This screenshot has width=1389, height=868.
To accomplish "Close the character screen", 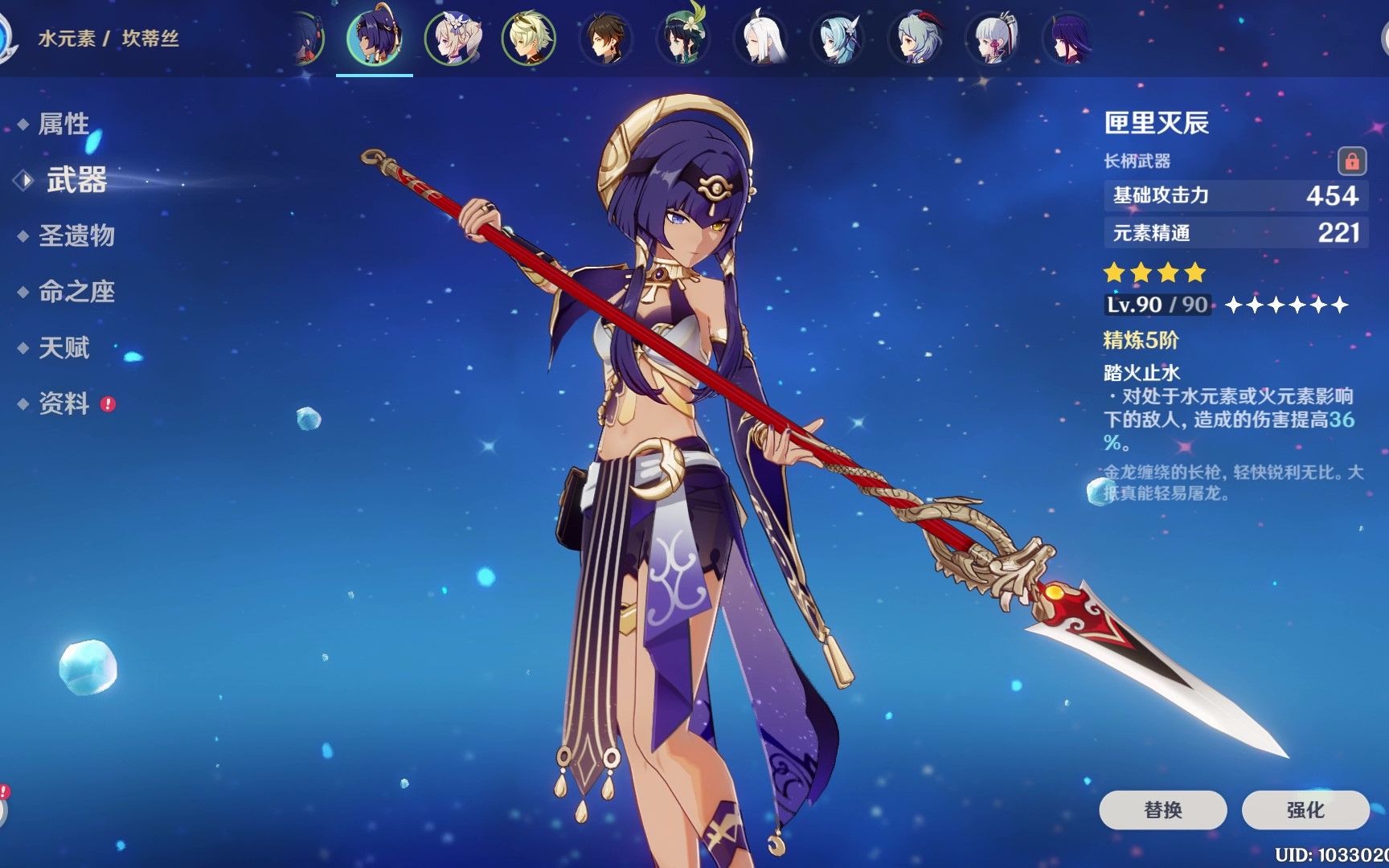I will 1383,38.
